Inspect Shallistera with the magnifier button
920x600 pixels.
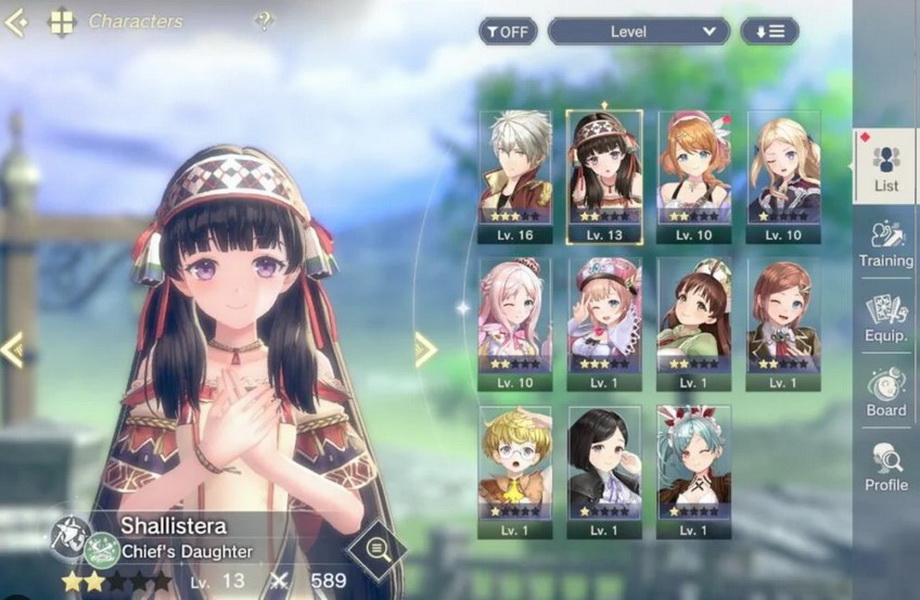point(377,547)
